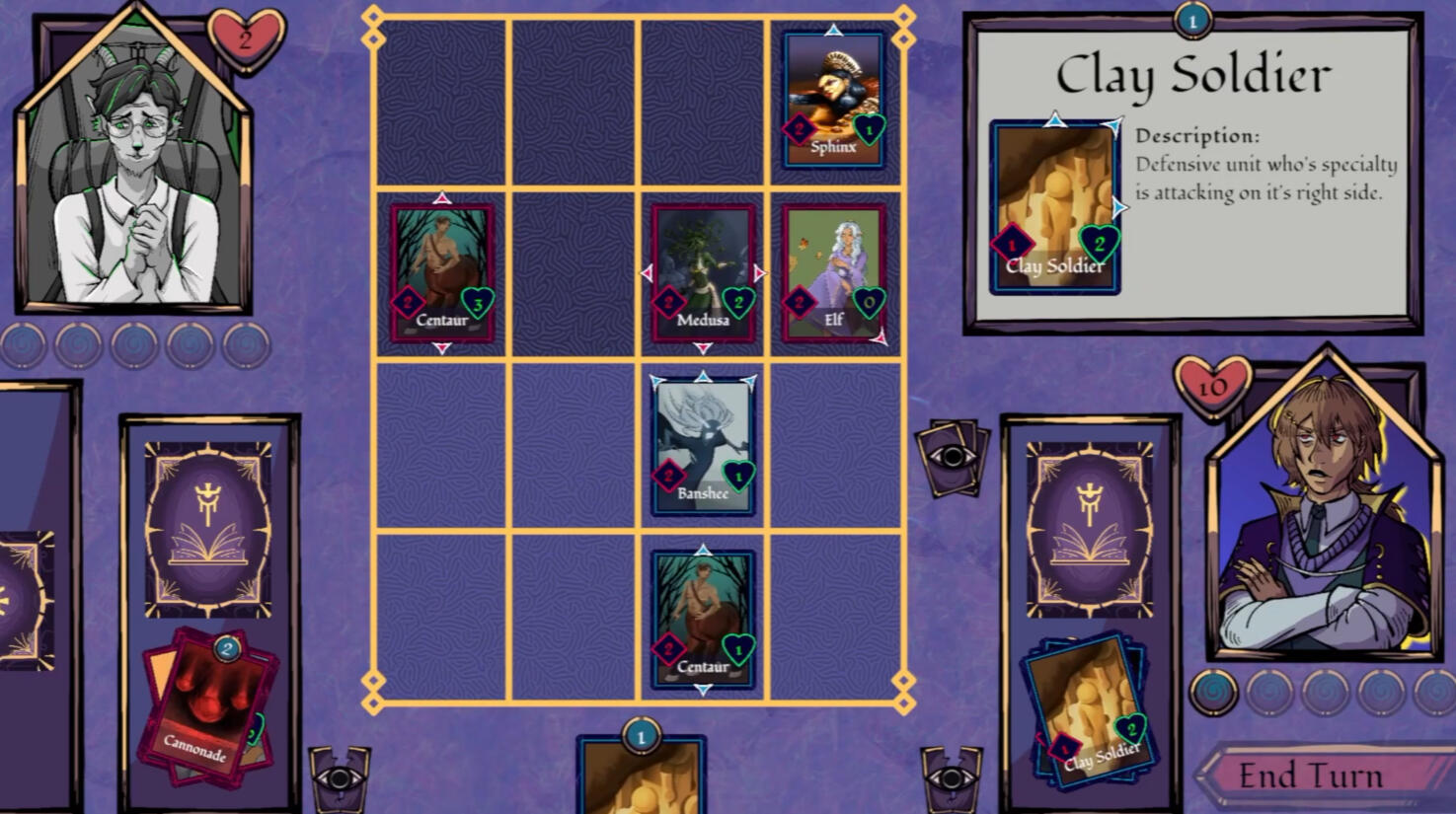Select the Medusa card on the board
Image resolution: width=1456 pixels, height=814 pixels.
pyautogui.click(x=703, y=273)
